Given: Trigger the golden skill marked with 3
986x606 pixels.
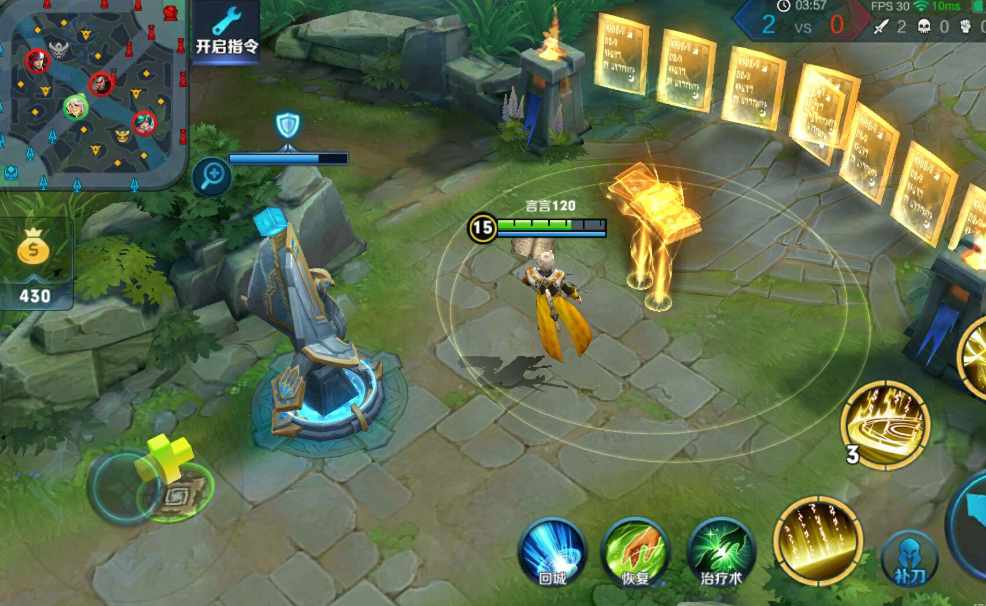Looking at the screenshot, I should (886, 424).
